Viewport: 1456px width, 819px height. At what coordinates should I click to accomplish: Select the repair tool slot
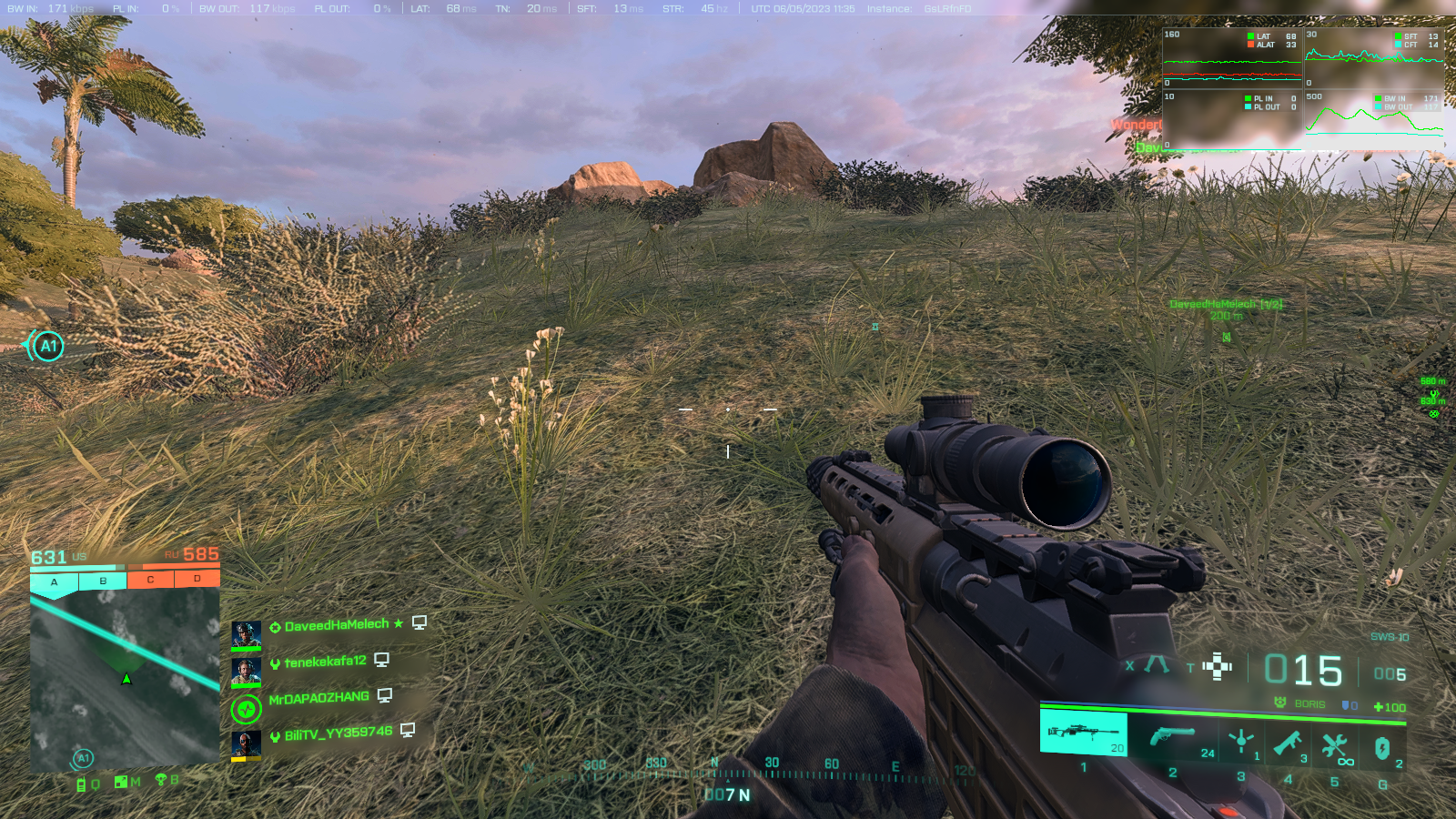pyautogui.click(x=1335, y=746)
